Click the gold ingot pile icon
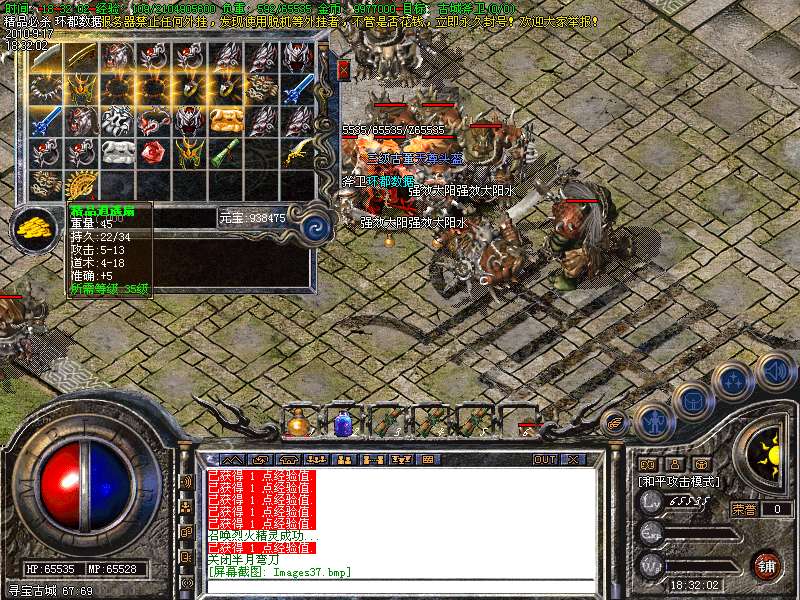Viewport: 800px width, 600px height. [x=35, y=227]
